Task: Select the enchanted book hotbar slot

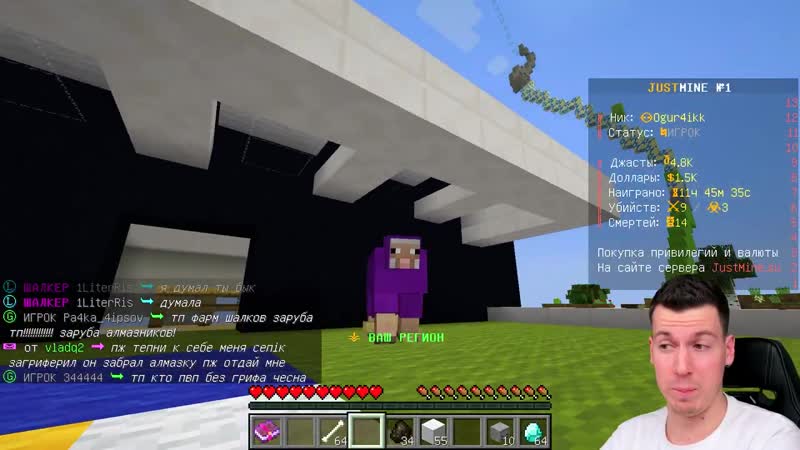Action: click(268, 430)
